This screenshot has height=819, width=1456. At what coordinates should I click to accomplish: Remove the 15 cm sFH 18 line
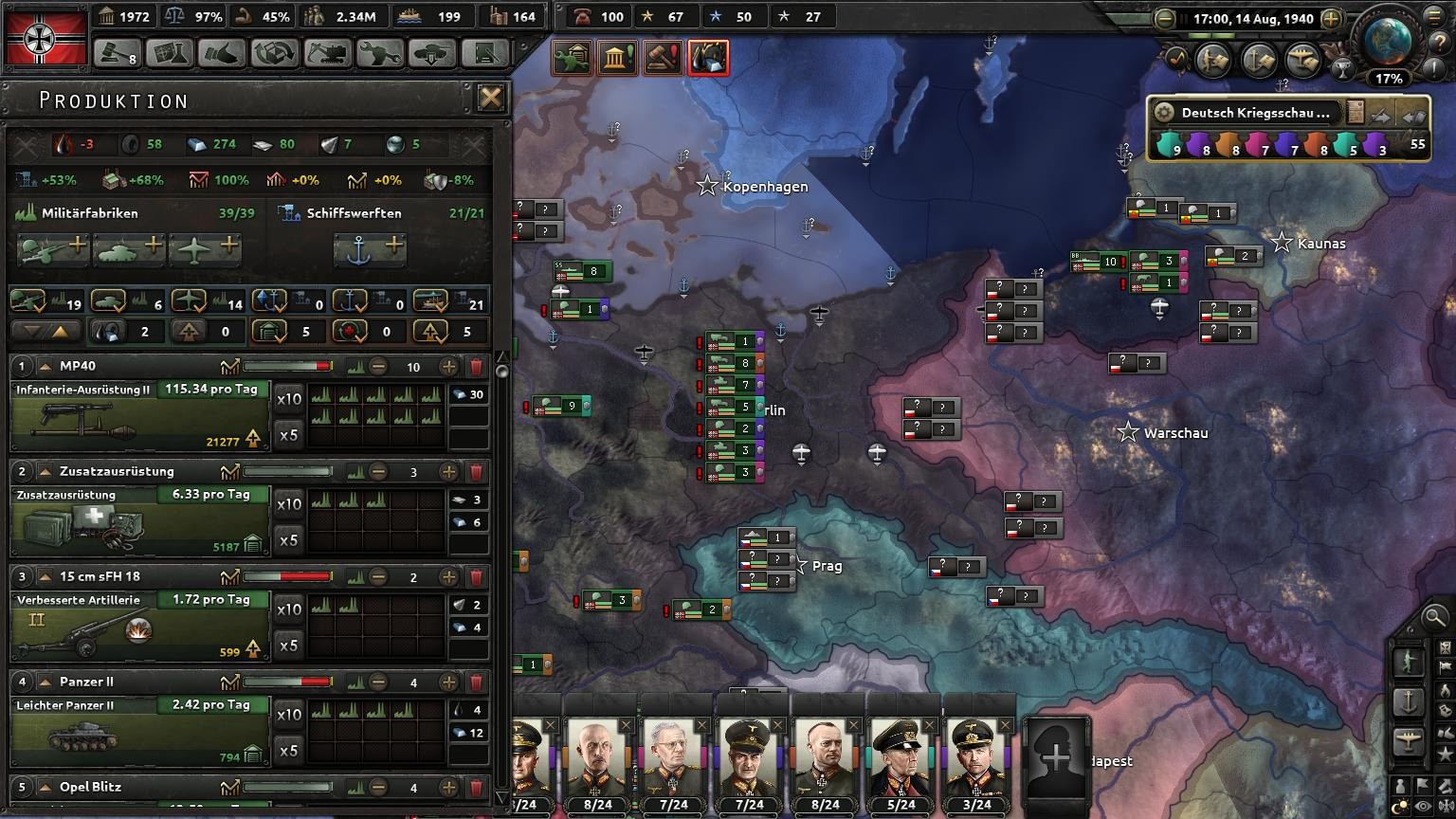[477, 577]
